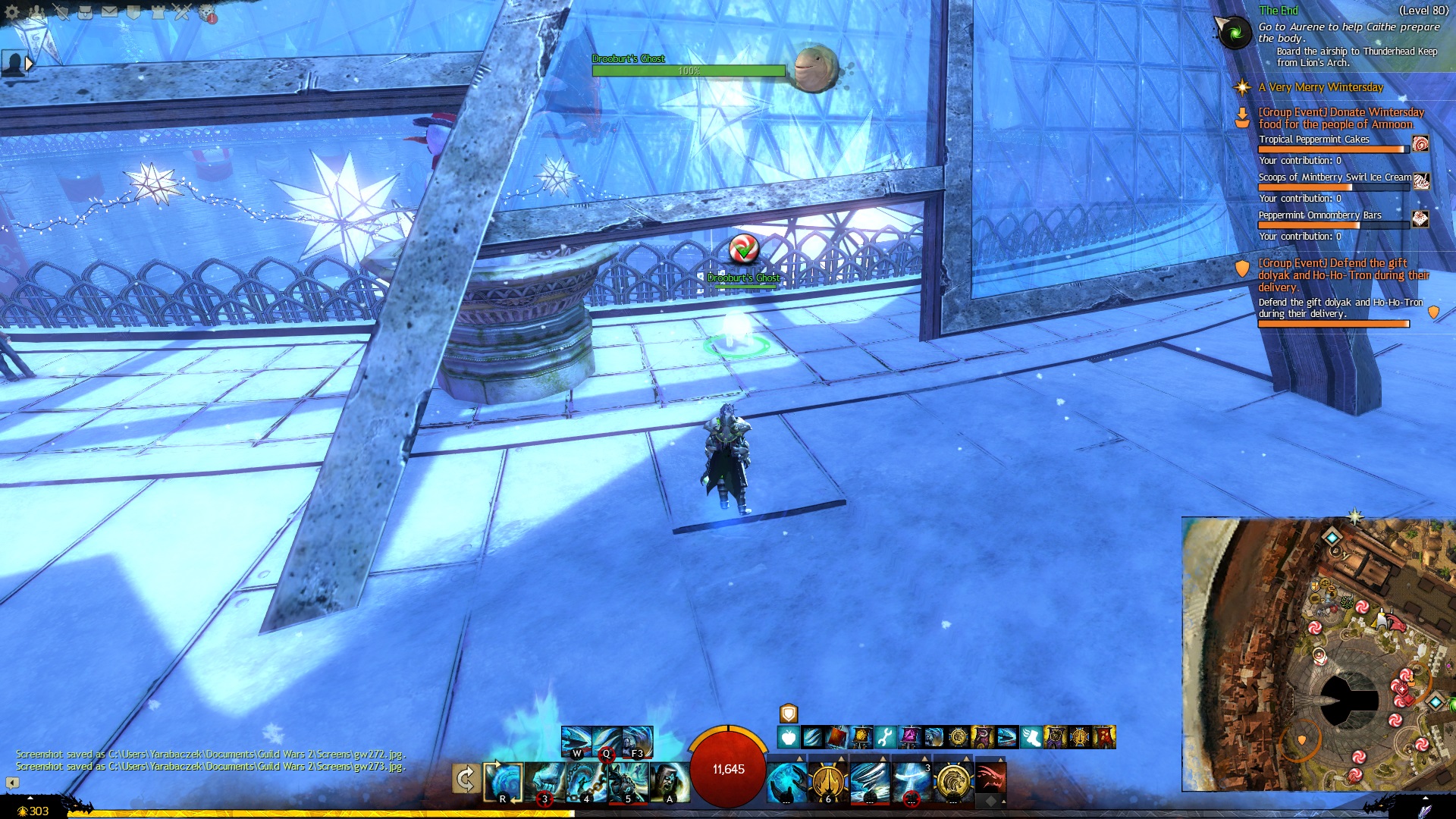This screenshot has width=1456, height=819.
Task: Click the weapon swap arrow button
Action: (x=465, y=779)
